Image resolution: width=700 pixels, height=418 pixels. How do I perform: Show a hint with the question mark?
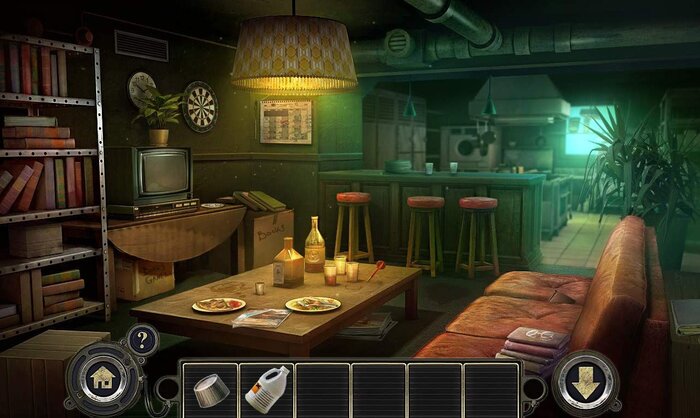142,339
